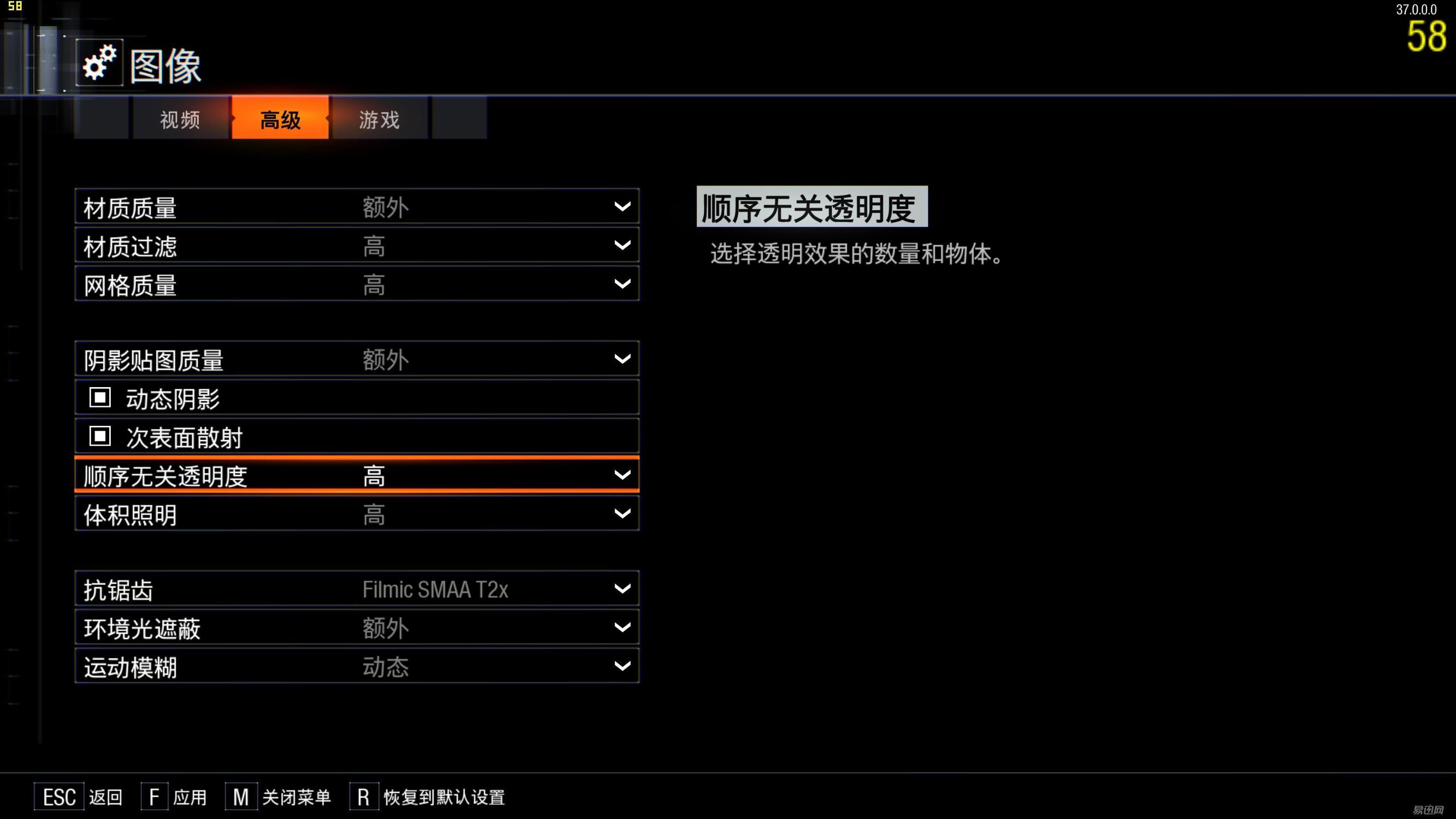Expand the 环境光遮蔽 dropdown
This screenshot has width=1456, height=819.
622,627
